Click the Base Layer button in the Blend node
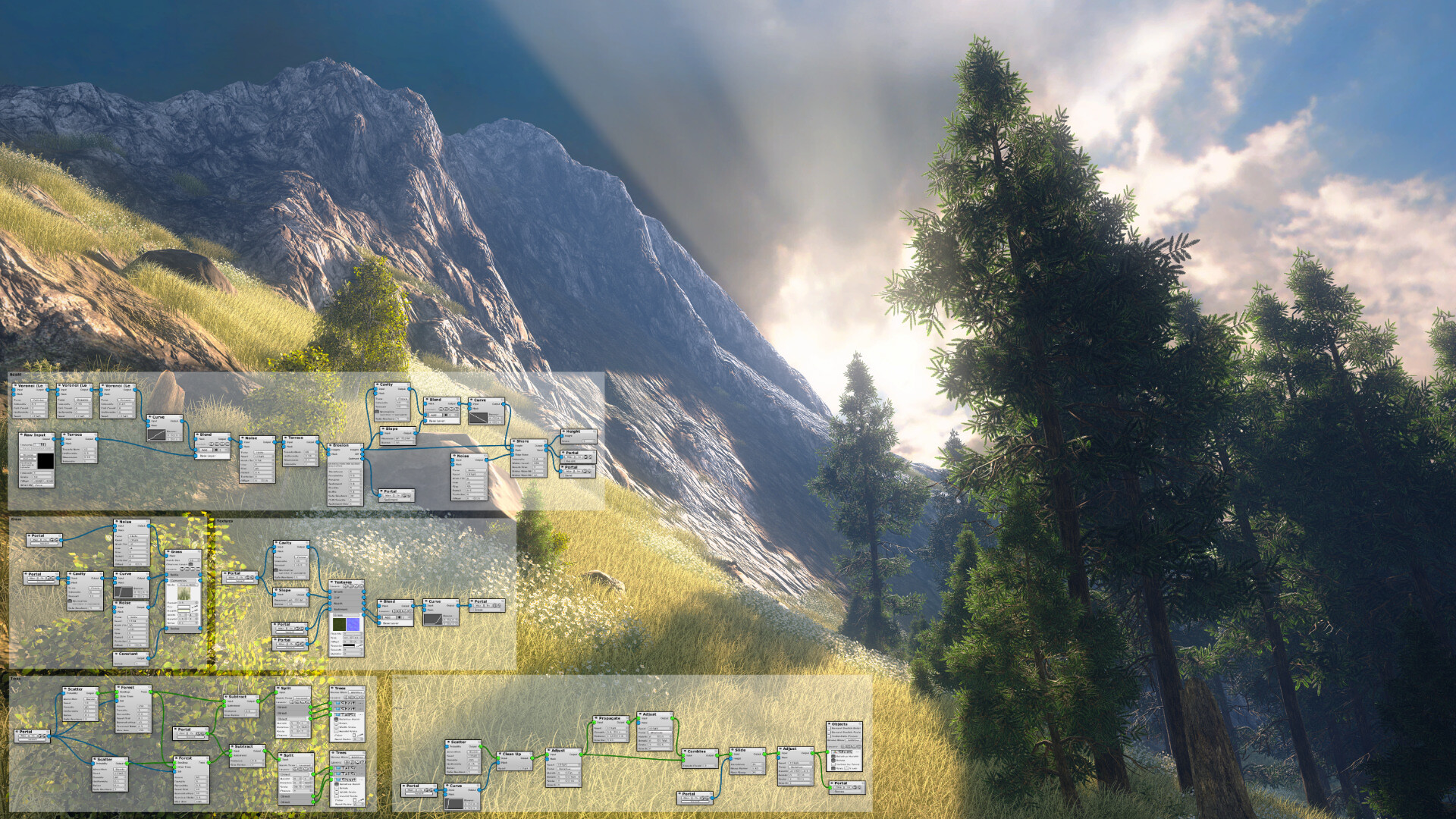The height and width of the screenshot is (819, 1456). [391, 623]
